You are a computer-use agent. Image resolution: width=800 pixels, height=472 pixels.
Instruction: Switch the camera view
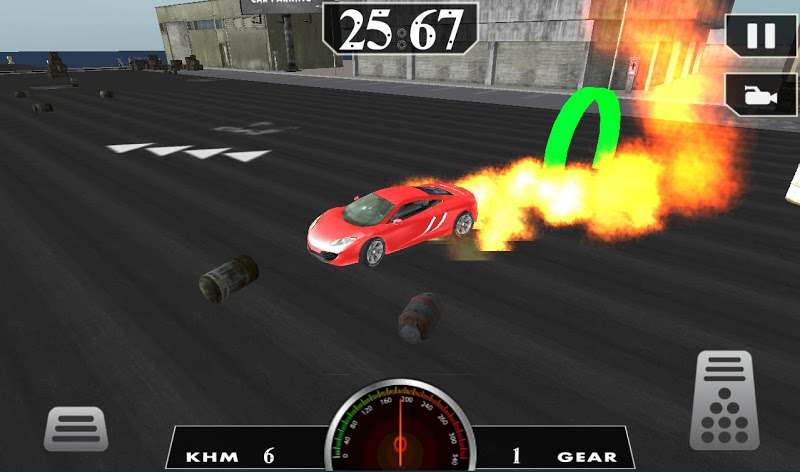(x=761, y=95)
